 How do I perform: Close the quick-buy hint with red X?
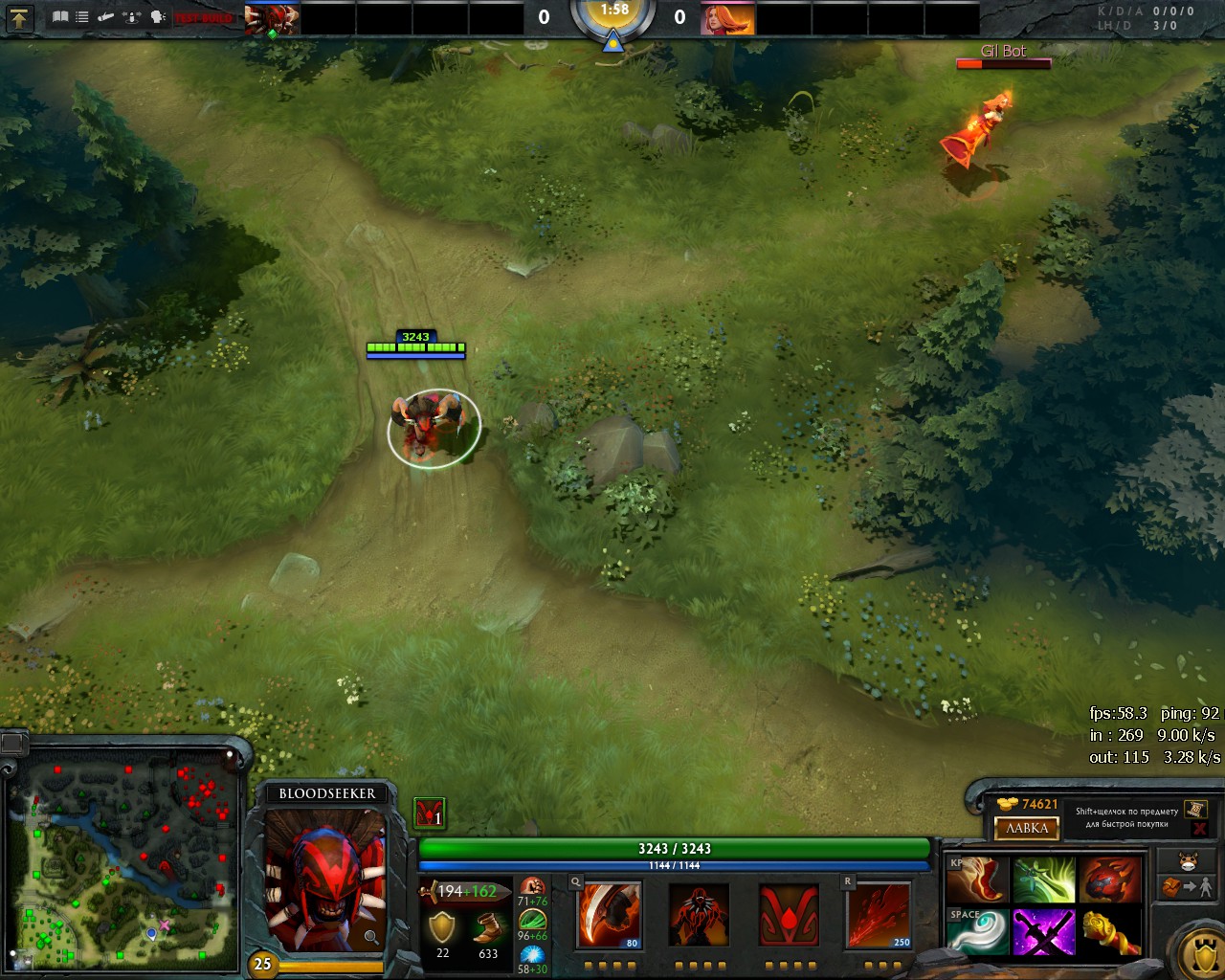point(1199,829)
